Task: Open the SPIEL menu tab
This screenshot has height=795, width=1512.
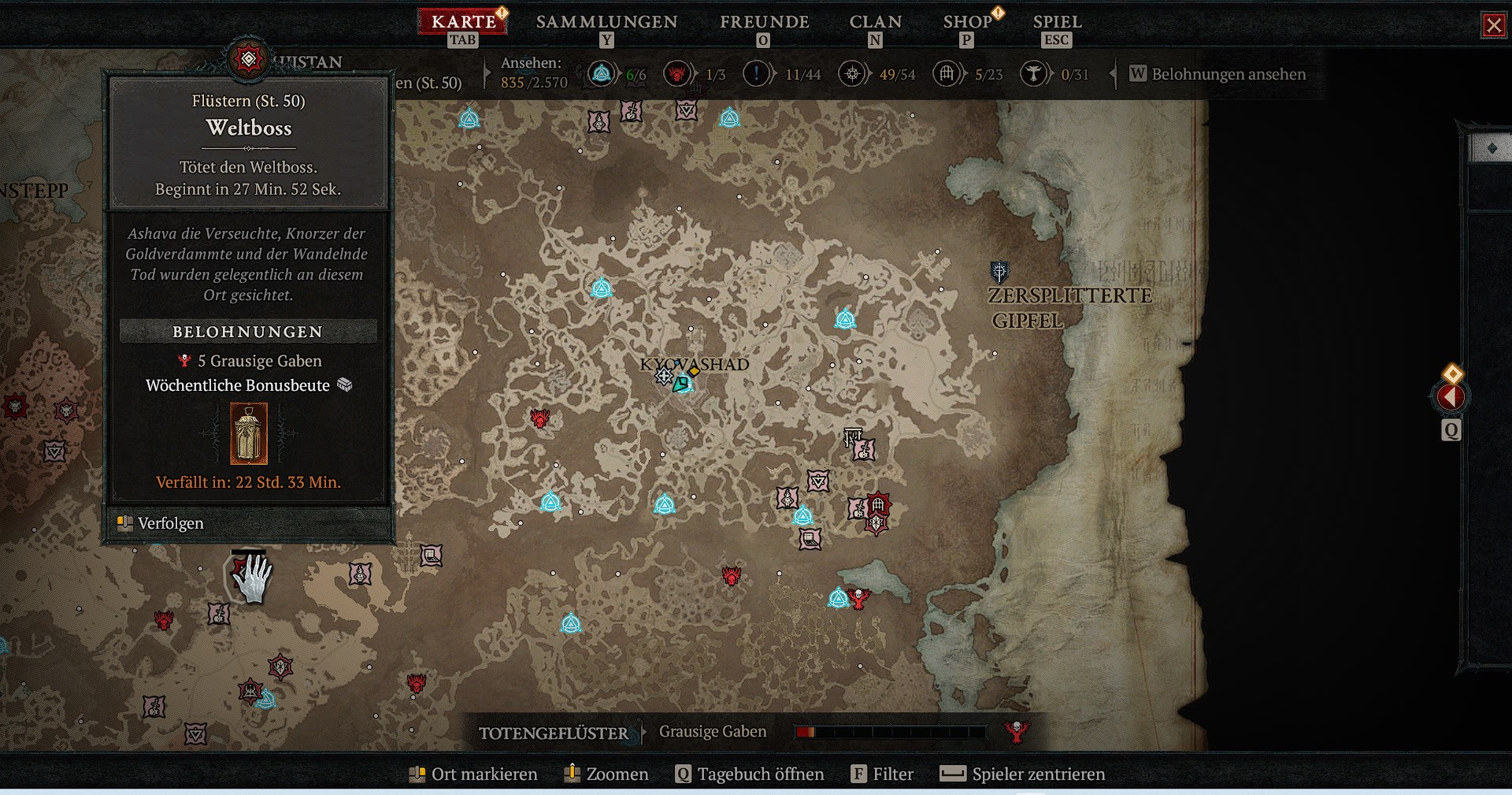Action: coord(1057,22)
